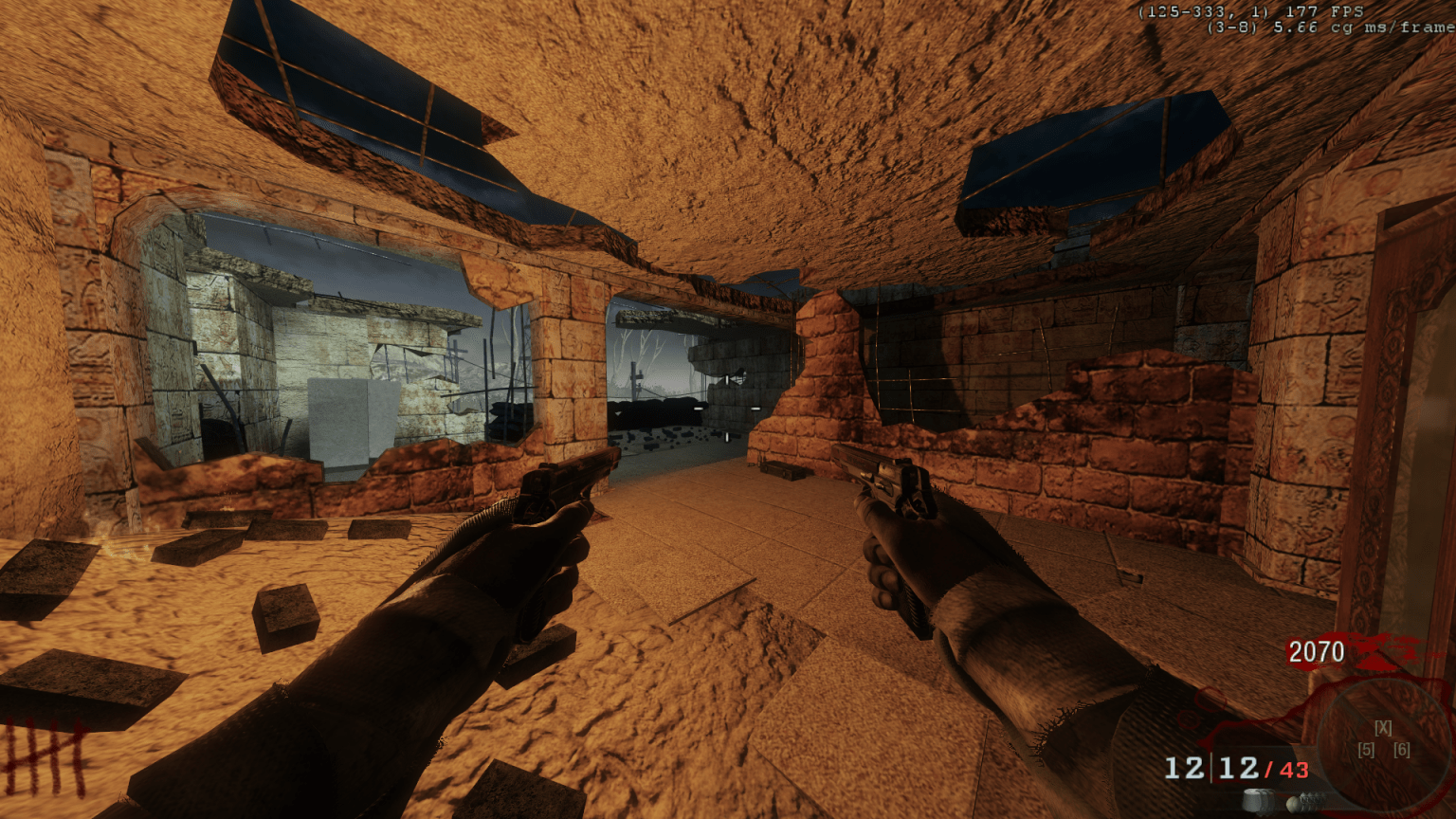This screenshot has height=819, width=1456.
Task: Click the points counter showing 2070
Action: (x=1317, y=652)
